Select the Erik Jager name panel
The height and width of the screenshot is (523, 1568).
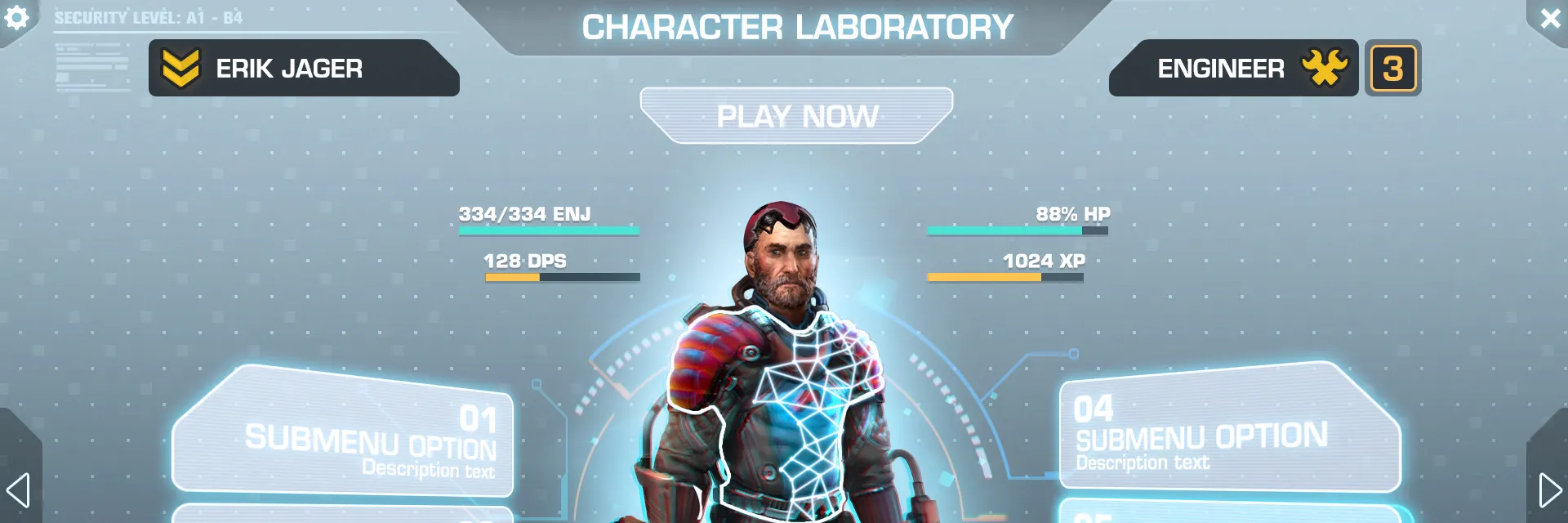(302, 69)
